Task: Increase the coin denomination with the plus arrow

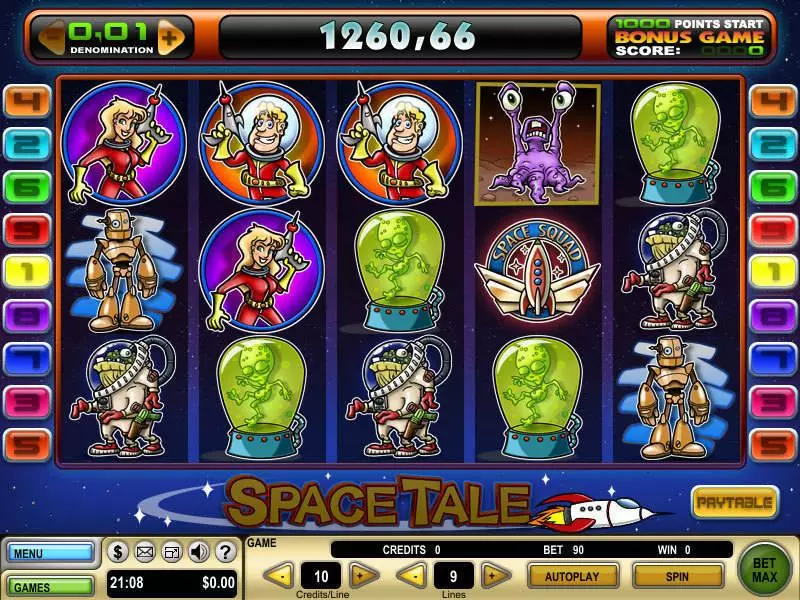Action: point(172,38)
